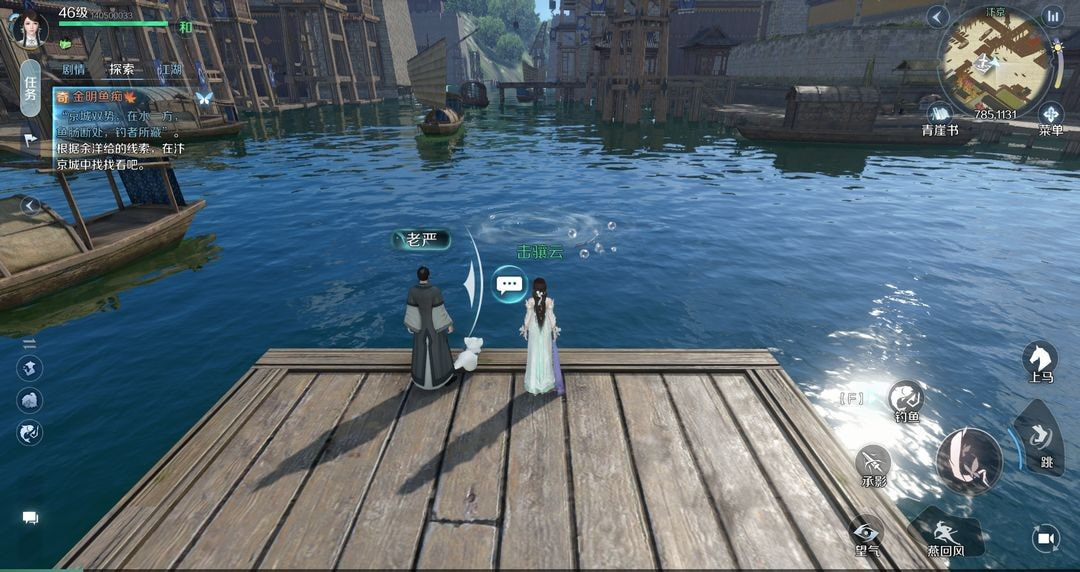The image size is (1080, 572).
Task: Open the player character portrait
Action: pyautogui.click(x=28, y=27)
